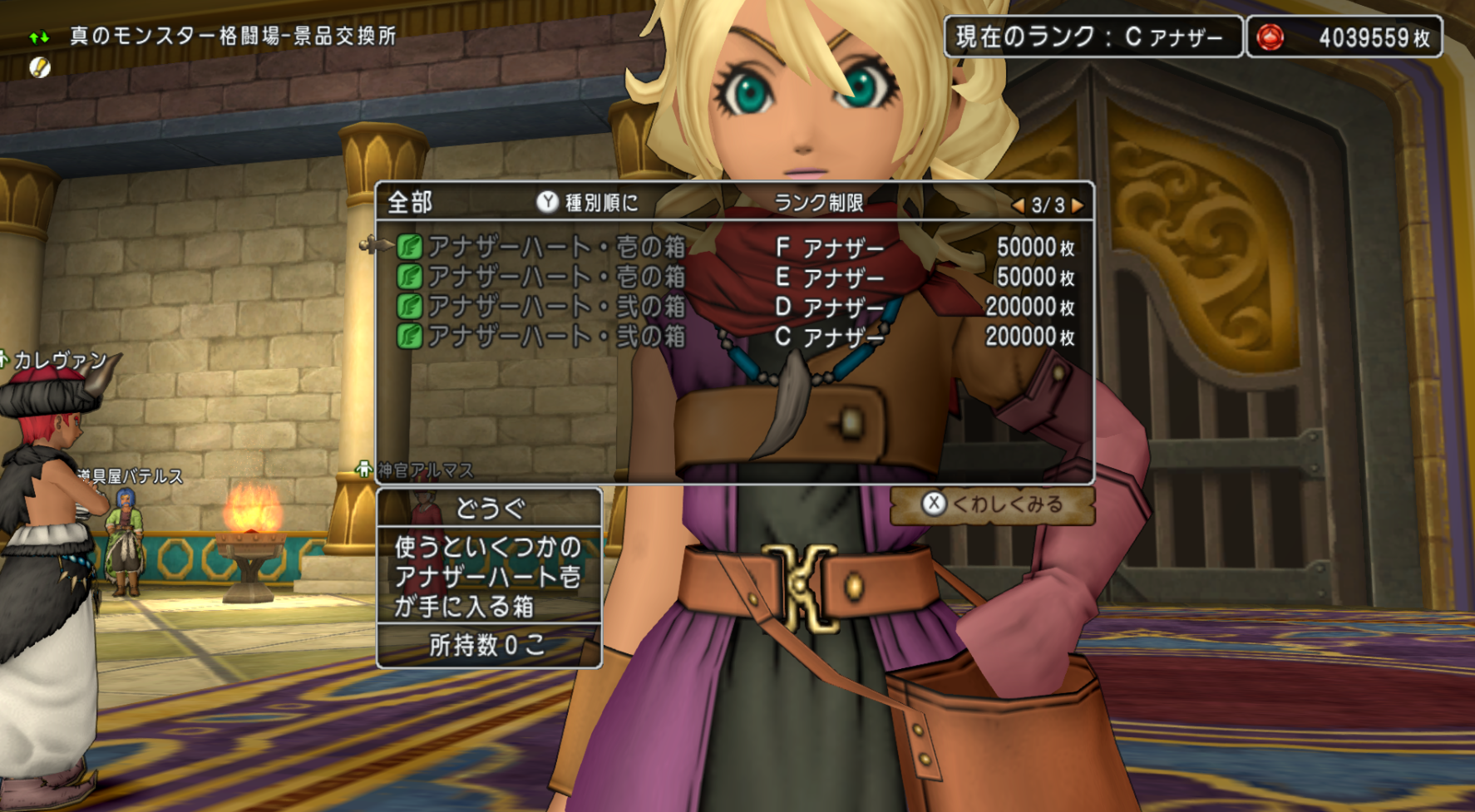Choose the E rank アナザーハート・壱の箱 row
The image size is (1475, 812).
point(555,277)
